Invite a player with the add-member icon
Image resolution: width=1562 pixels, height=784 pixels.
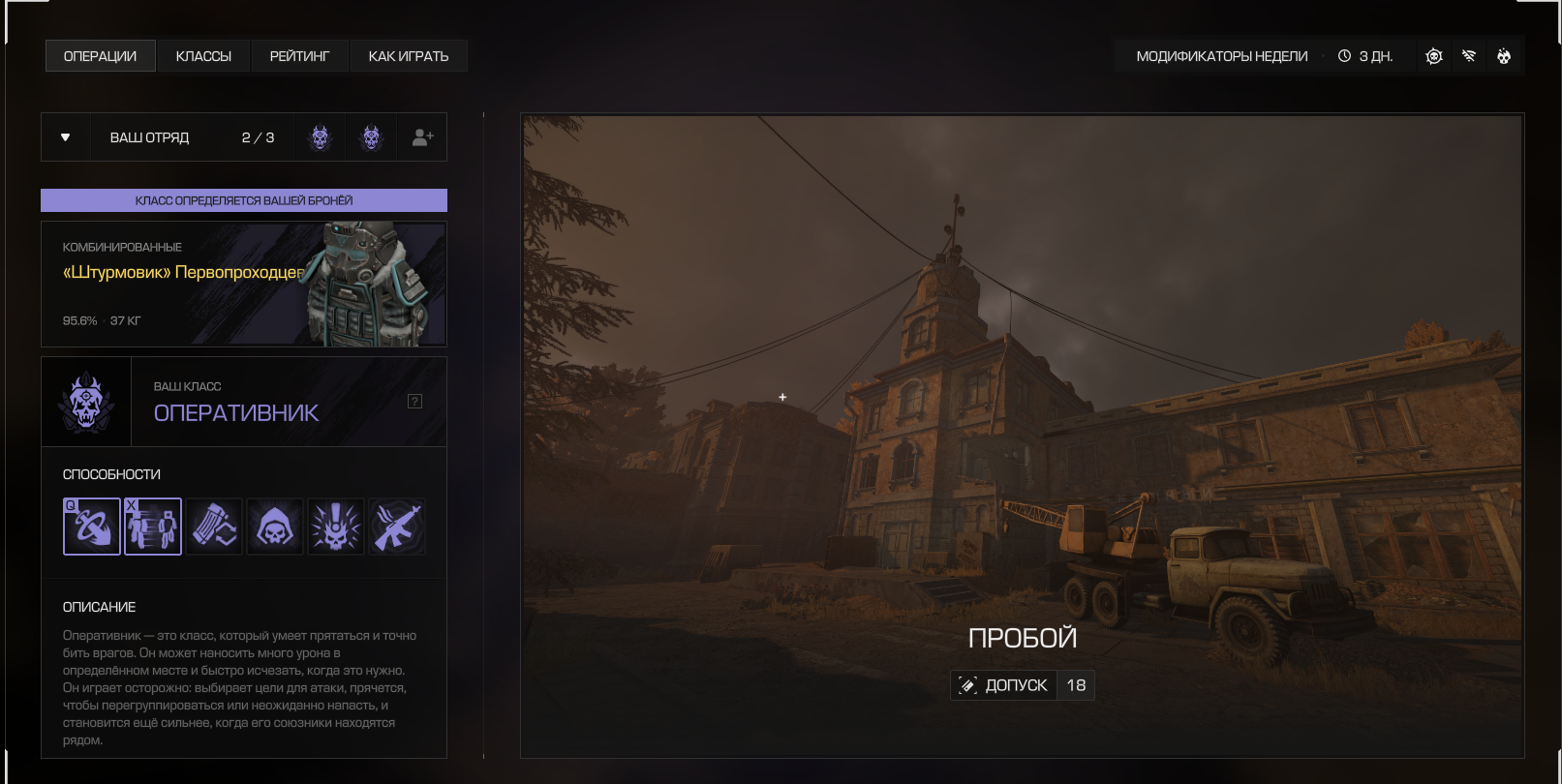pyautogui.click(x=422, y=137)
